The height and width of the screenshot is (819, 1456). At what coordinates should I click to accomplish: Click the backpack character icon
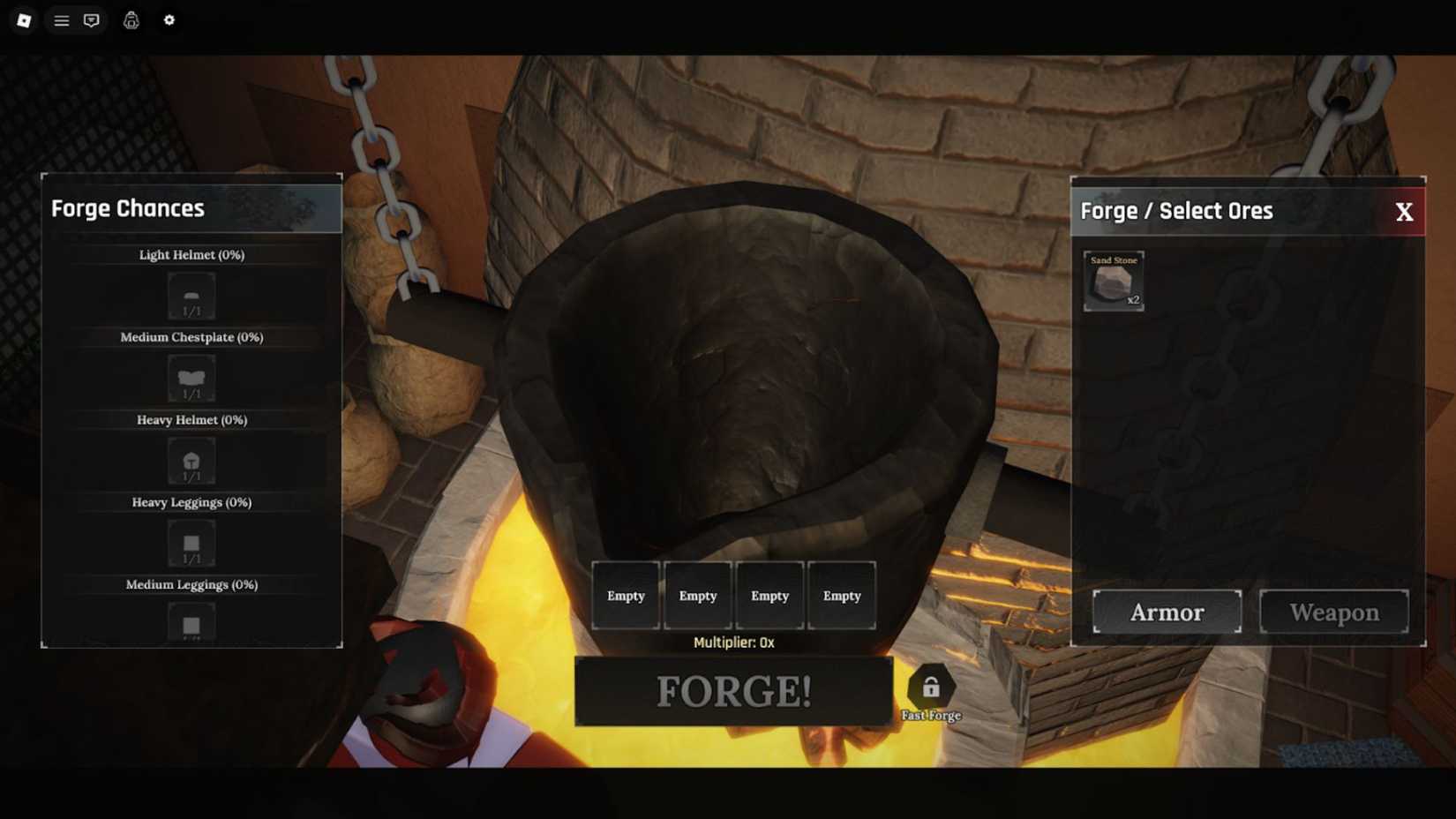[x=131, y=19]
